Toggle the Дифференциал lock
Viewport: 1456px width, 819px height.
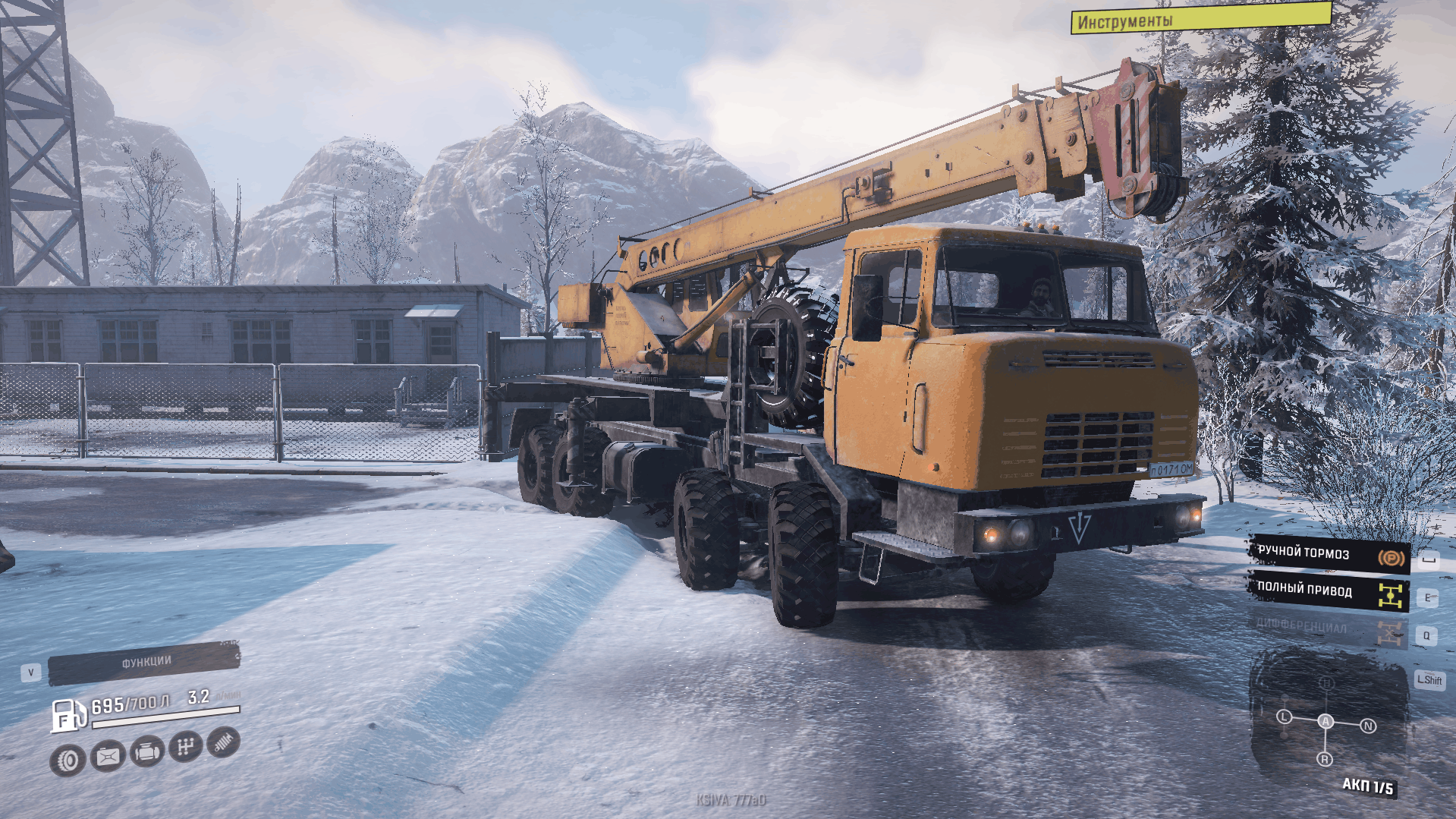click(x=1328, y=629)
